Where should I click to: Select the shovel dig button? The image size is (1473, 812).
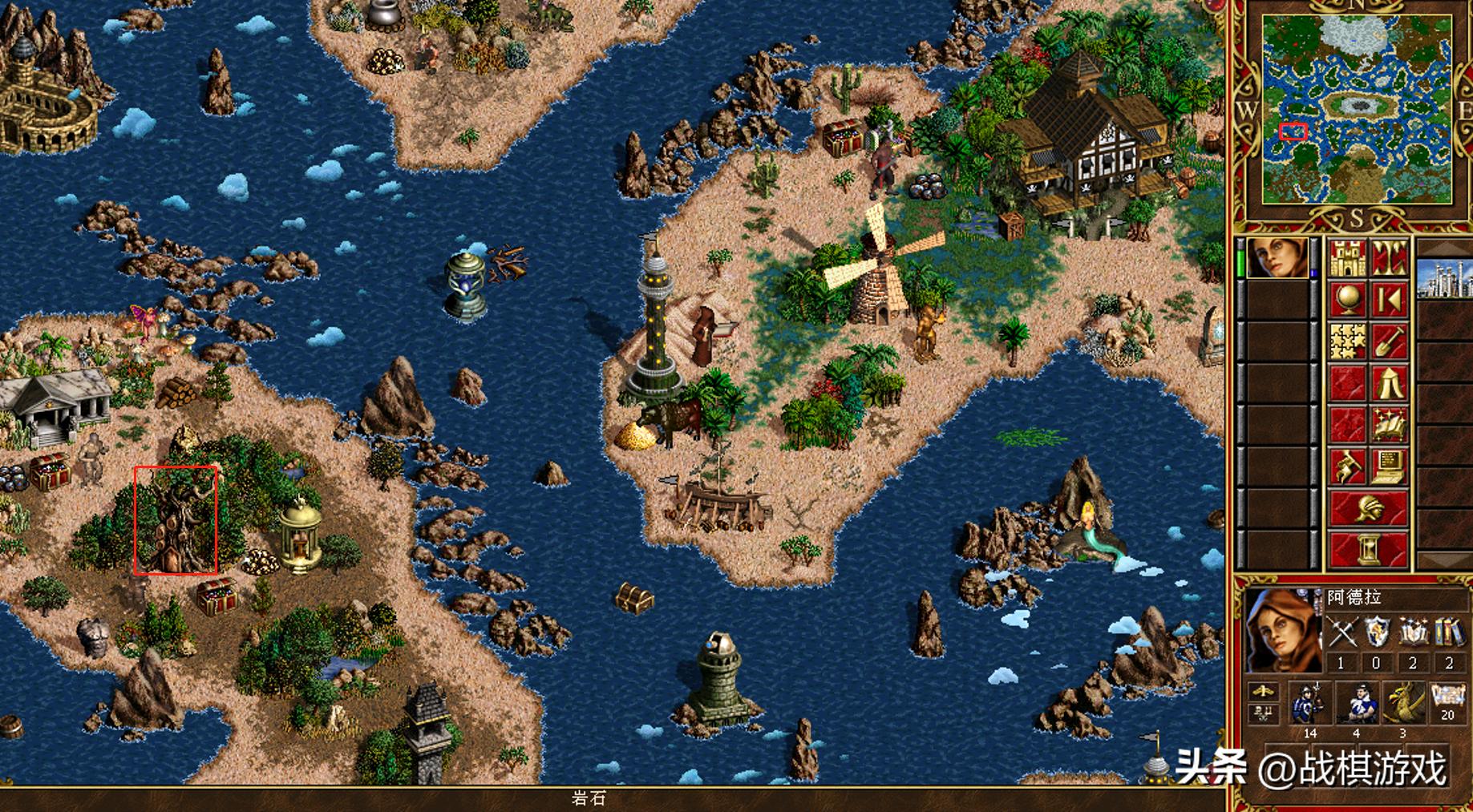pos(1388,342)
